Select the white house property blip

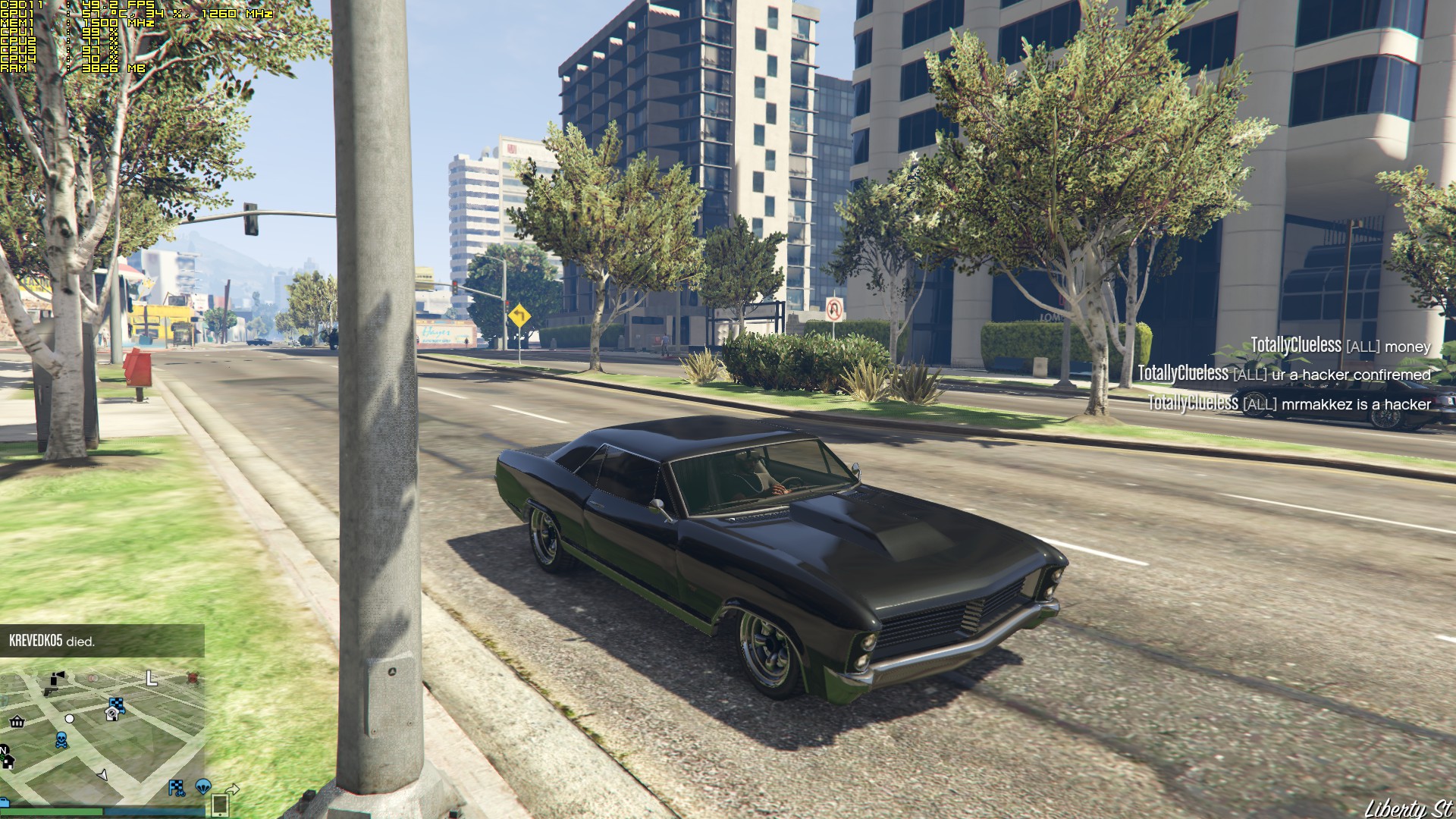pyautogui.click(x=111, y=714)
